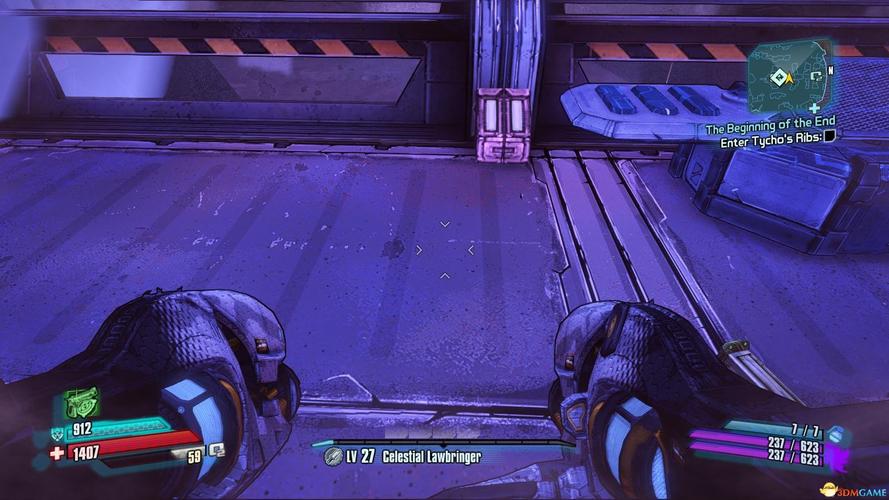Select "The Beginning of the End" quest tracker
The width and height of the screenshot is (889, 500).
pos(770,129)
